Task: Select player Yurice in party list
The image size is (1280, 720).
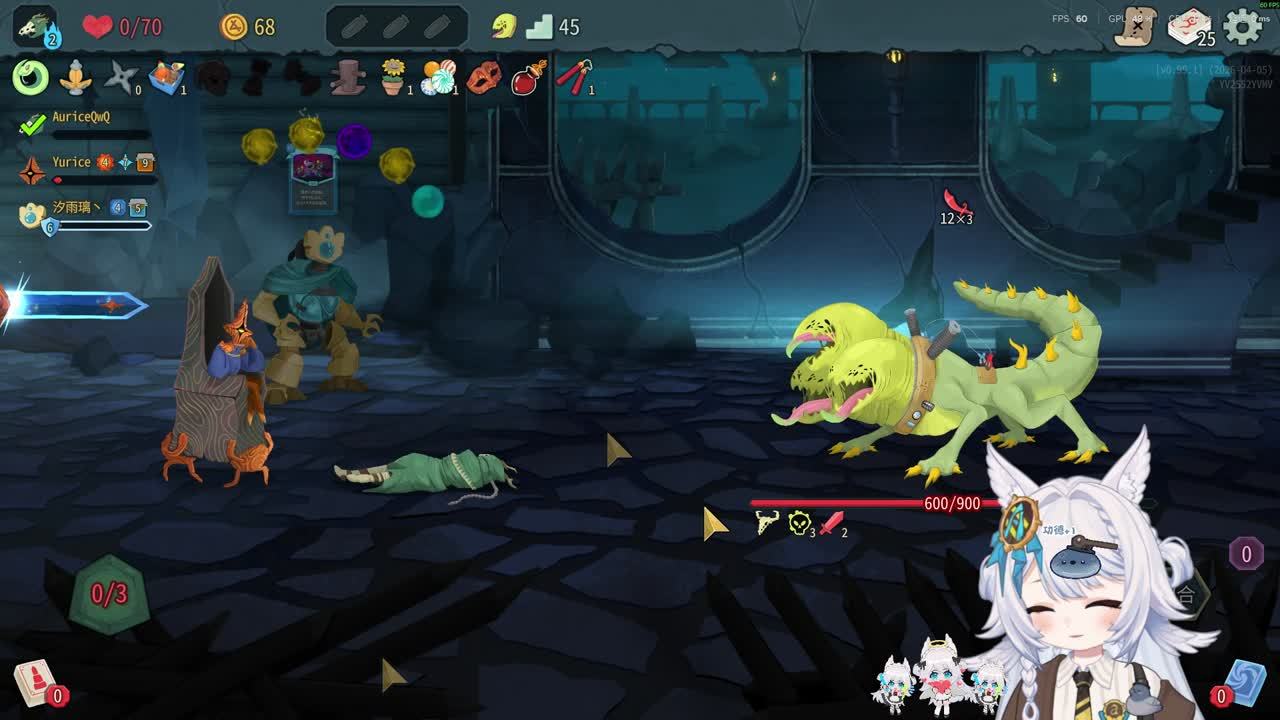Action: point(71,162)
